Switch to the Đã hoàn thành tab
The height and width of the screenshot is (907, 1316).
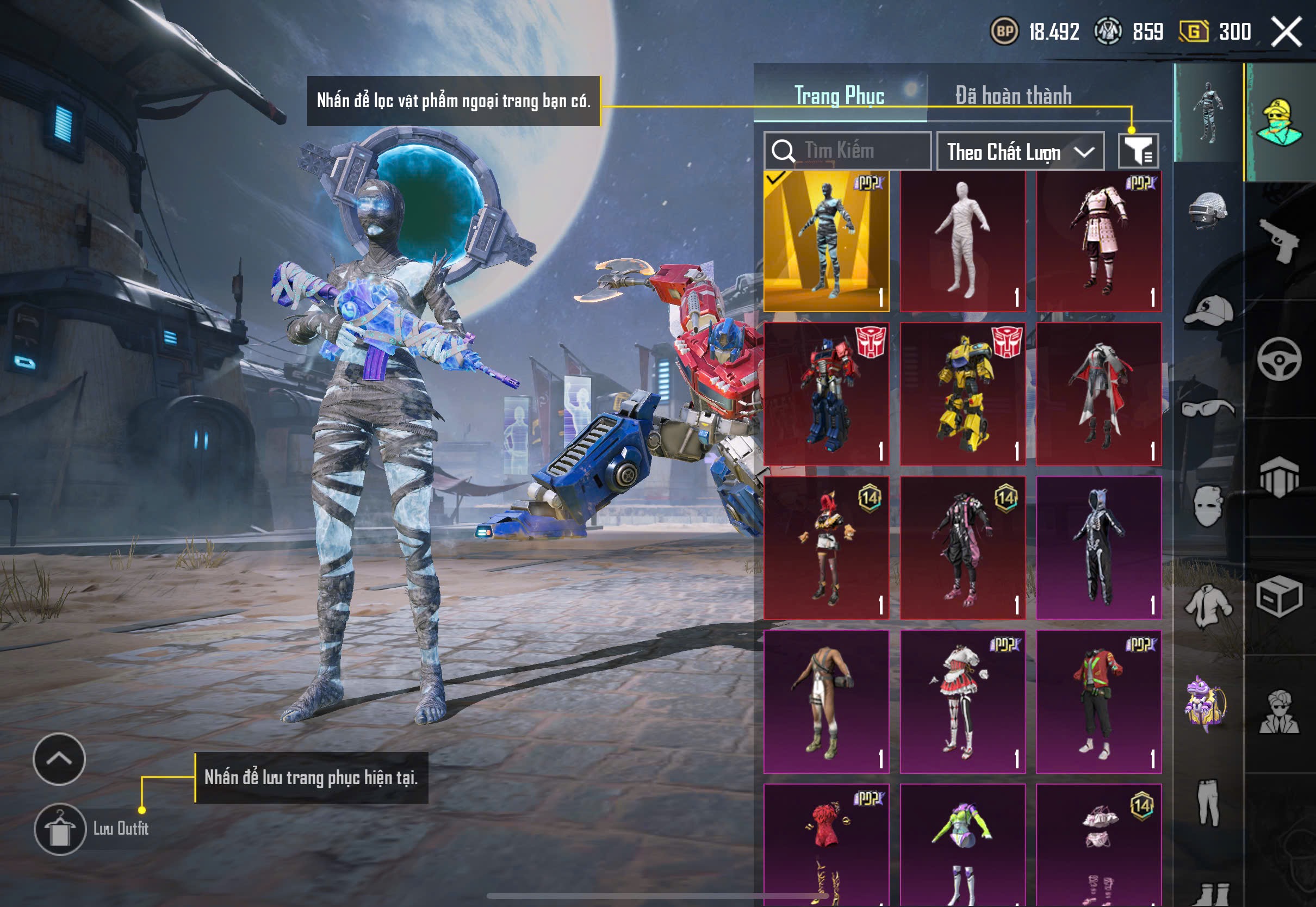(1014, 96)
